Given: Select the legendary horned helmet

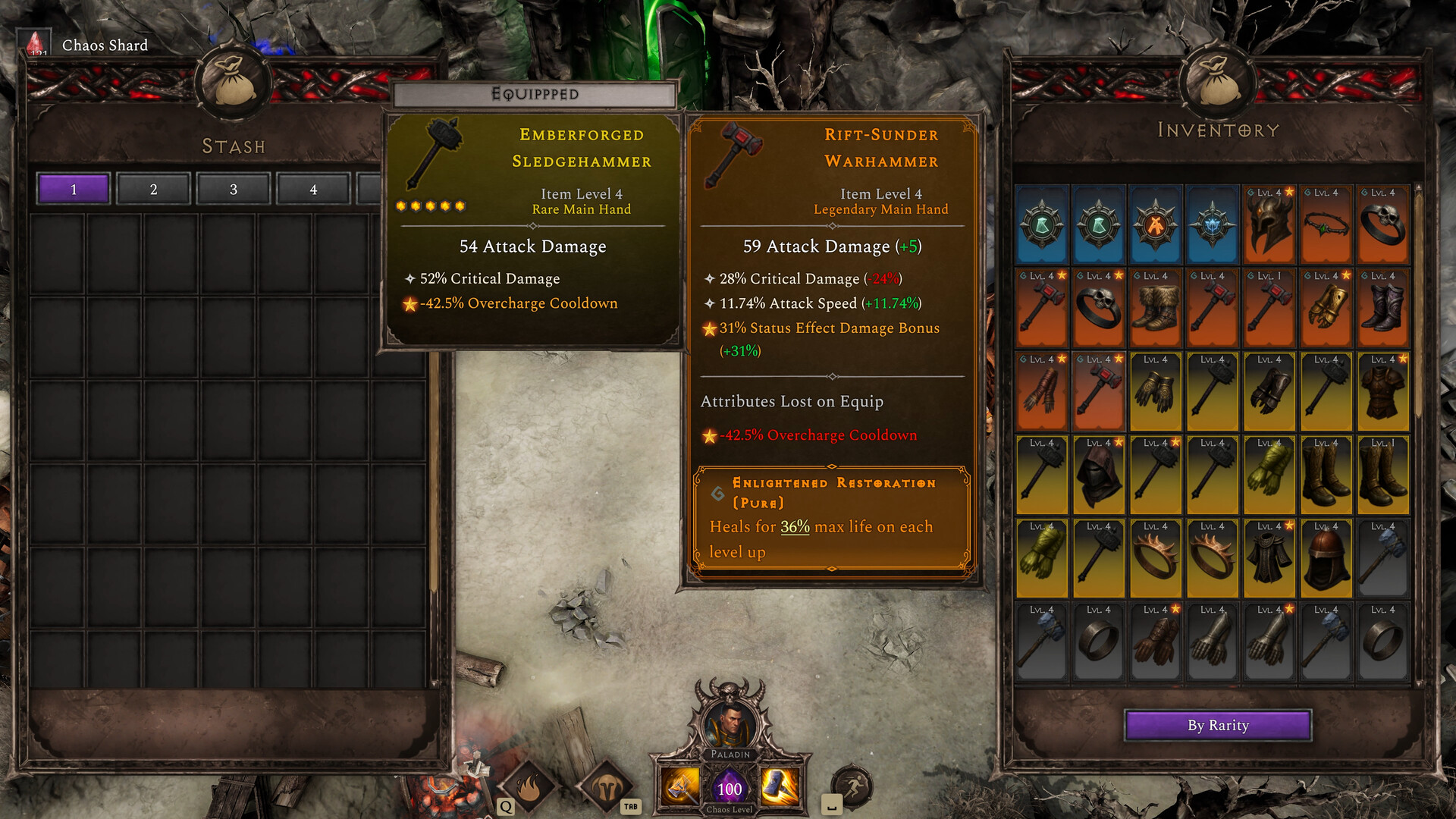Looking at the screenshot, I should coord(1269,226).
